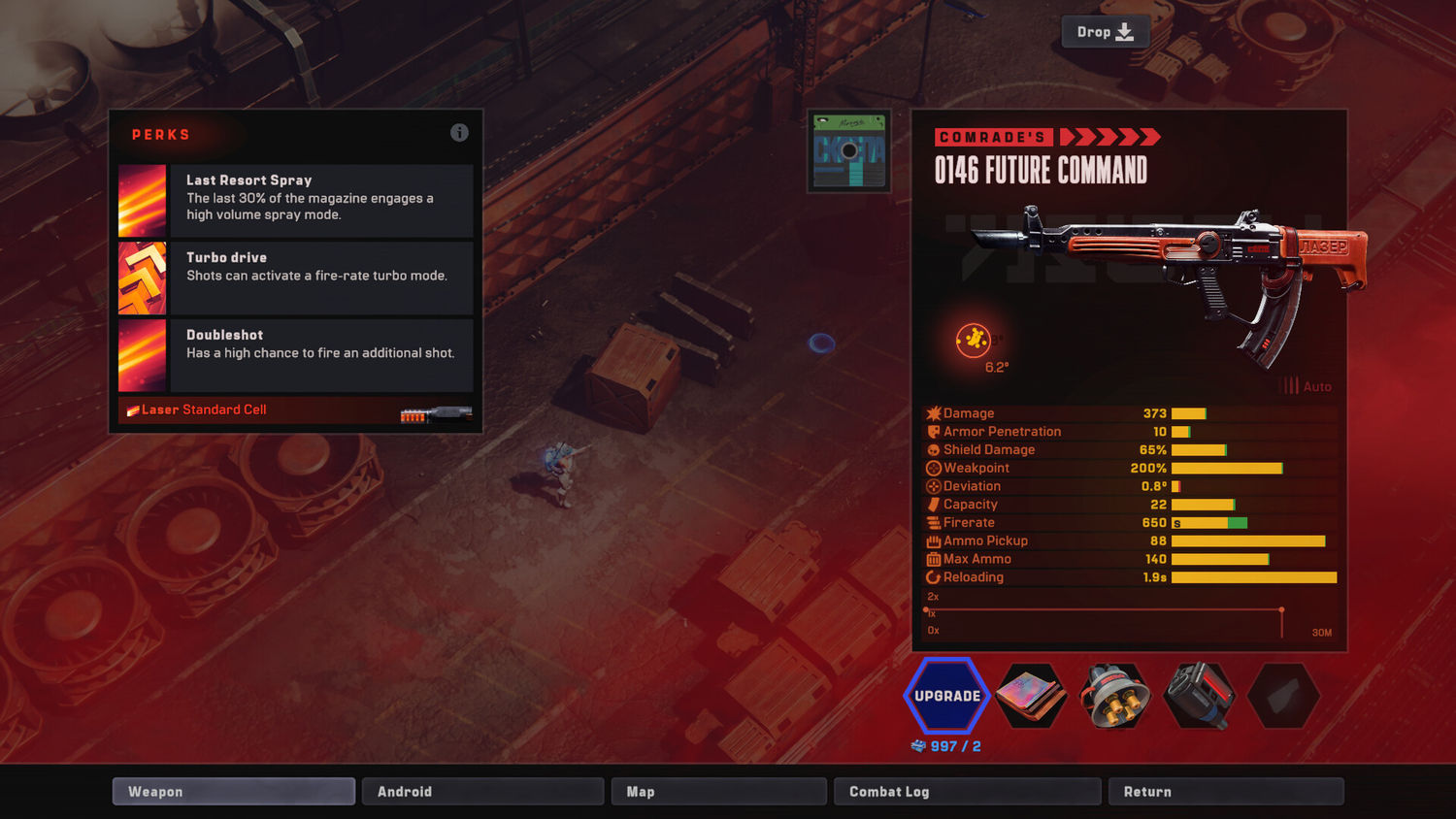Open the Map tab

pyautogui.click(x=718, y=792)
